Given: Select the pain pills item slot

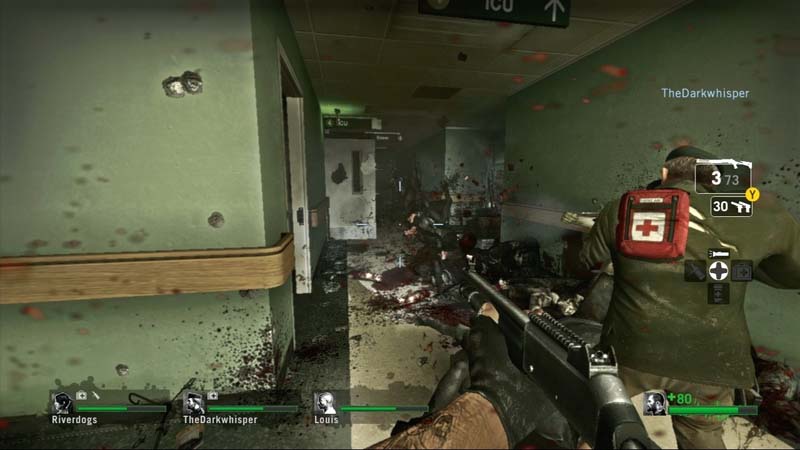Looking at the screenshot, I should click(x=717, y=292).
